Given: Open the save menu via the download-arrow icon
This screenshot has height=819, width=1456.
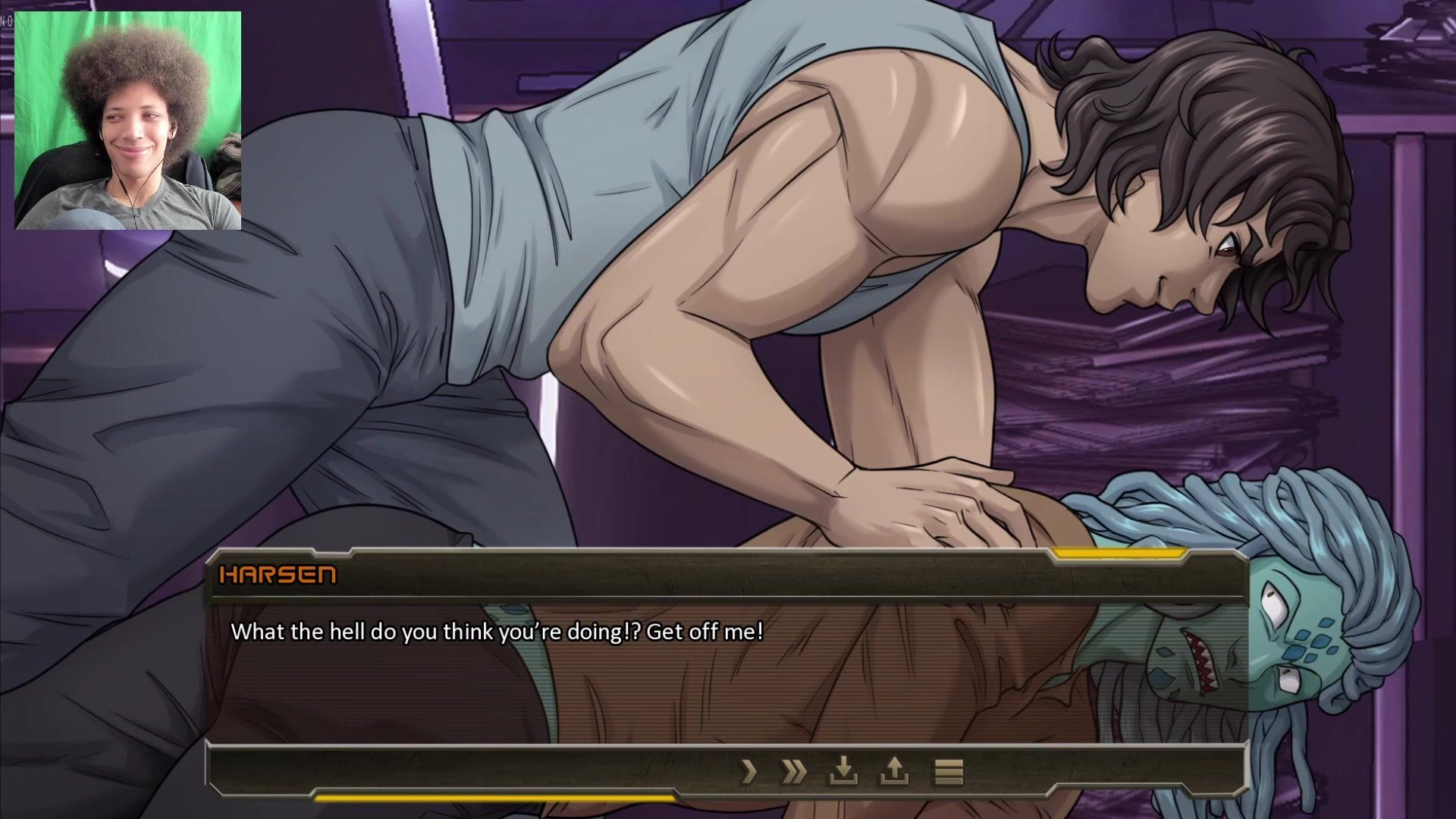Looking at the screenshot, I should [x=843, y=772].
